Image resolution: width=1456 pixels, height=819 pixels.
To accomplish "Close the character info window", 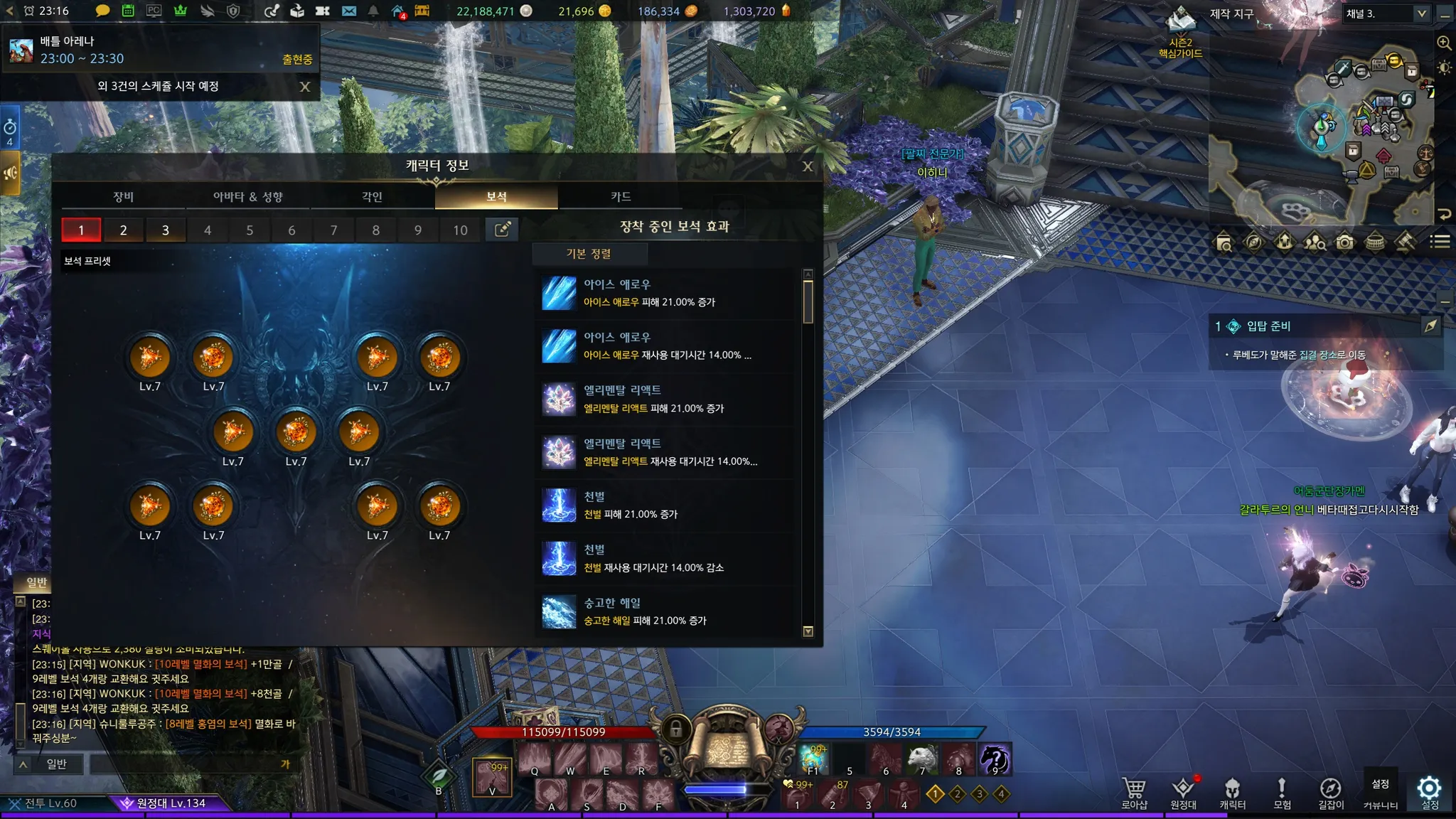I will [x=808, y=166].
